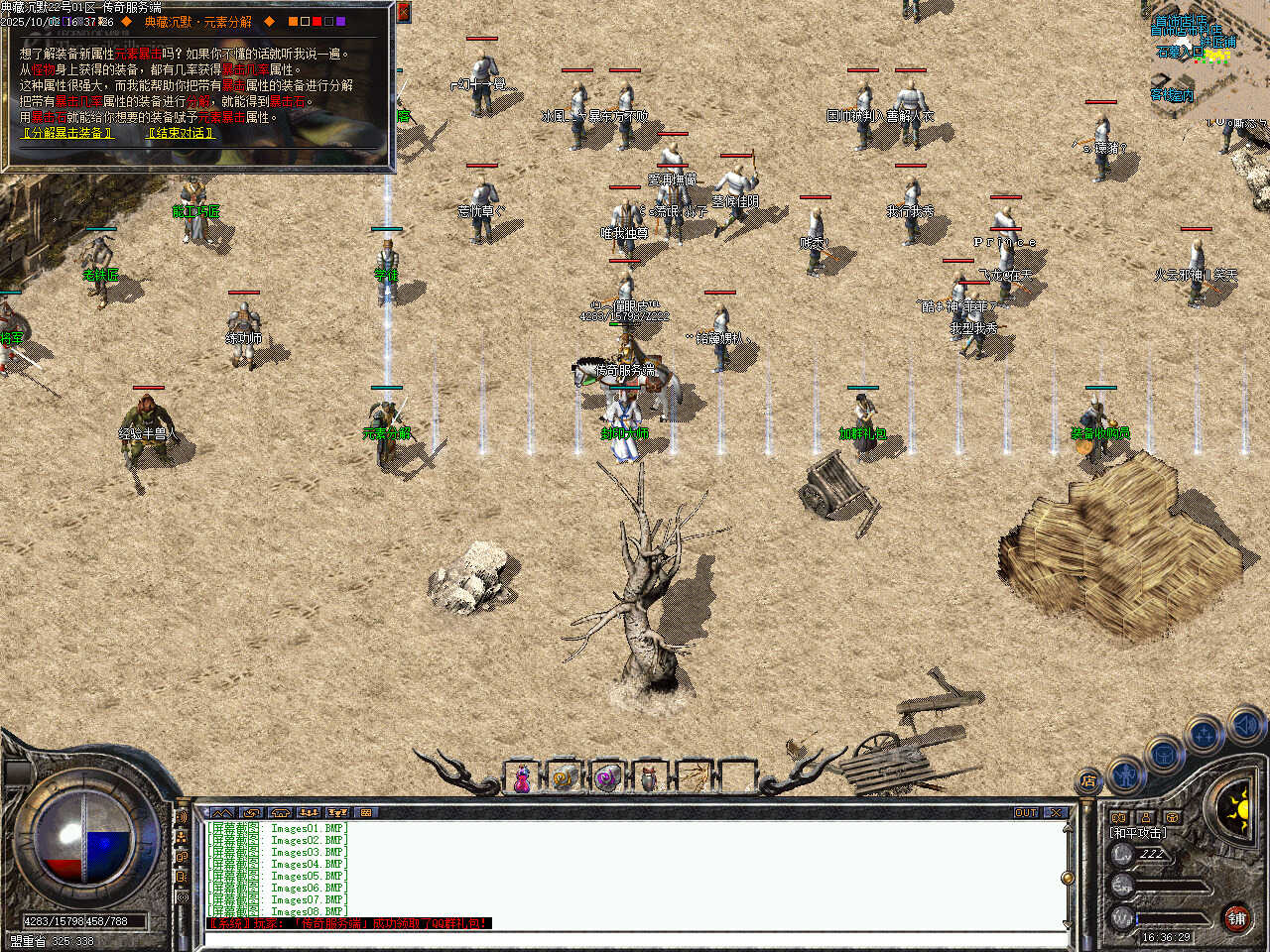
Task: Click the red 铺 stall button
Action: (x=1236, y=918)
